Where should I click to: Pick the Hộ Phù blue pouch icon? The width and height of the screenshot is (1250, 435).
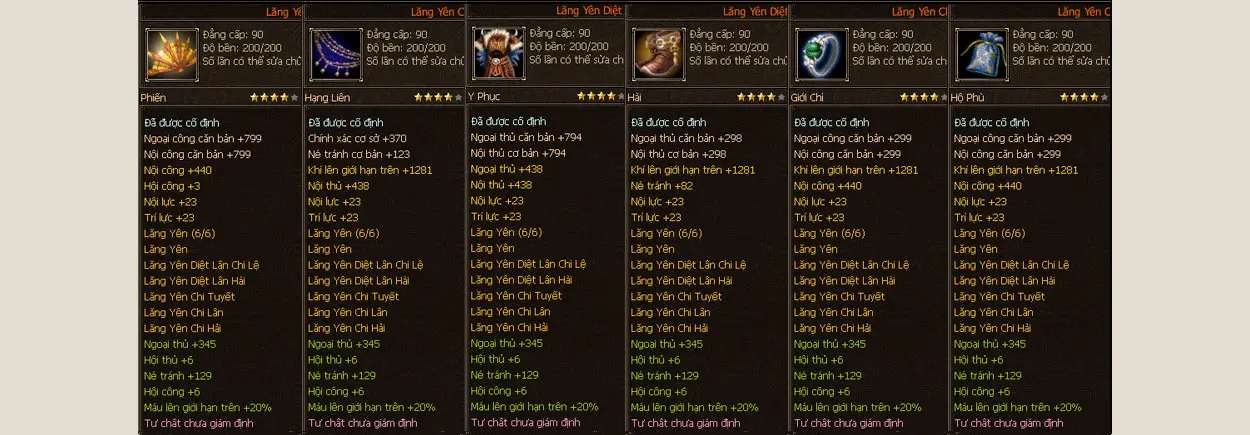click(981, 54)
